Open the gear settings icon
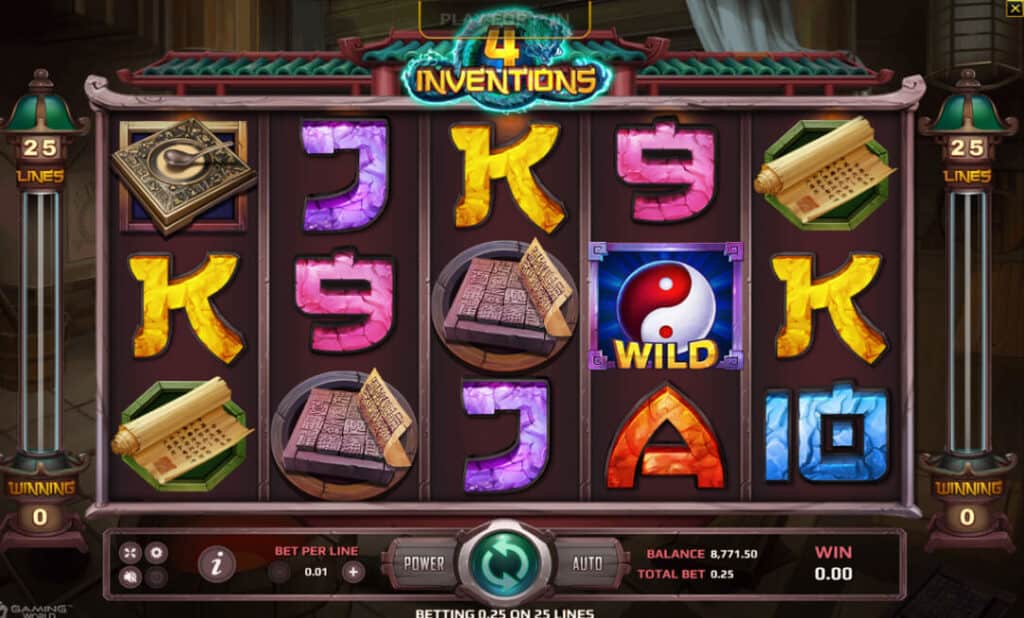 pos(155,552)
